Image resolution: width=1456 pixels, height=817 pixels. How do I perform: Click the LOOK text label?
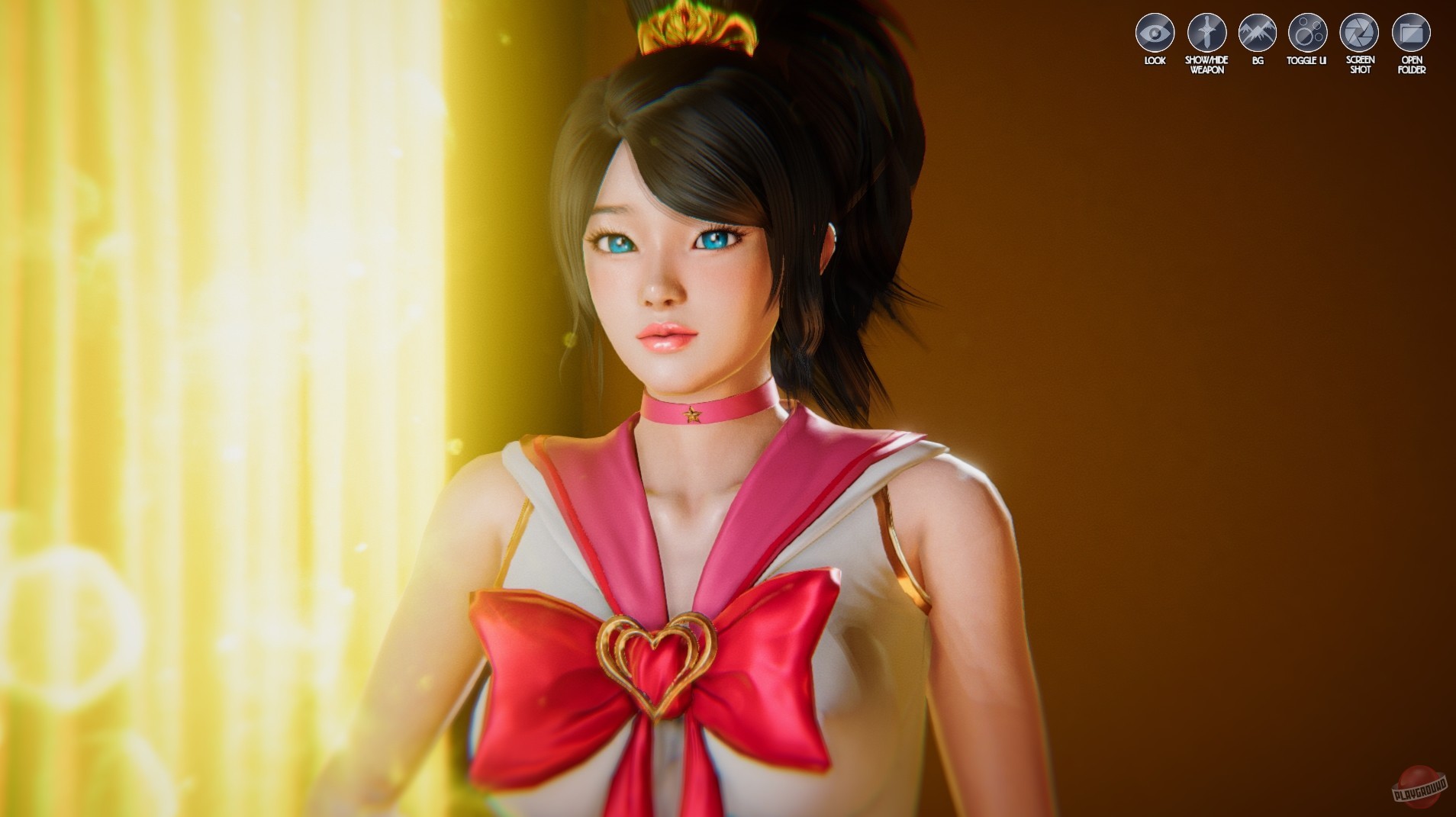[x=1155, y=60]
